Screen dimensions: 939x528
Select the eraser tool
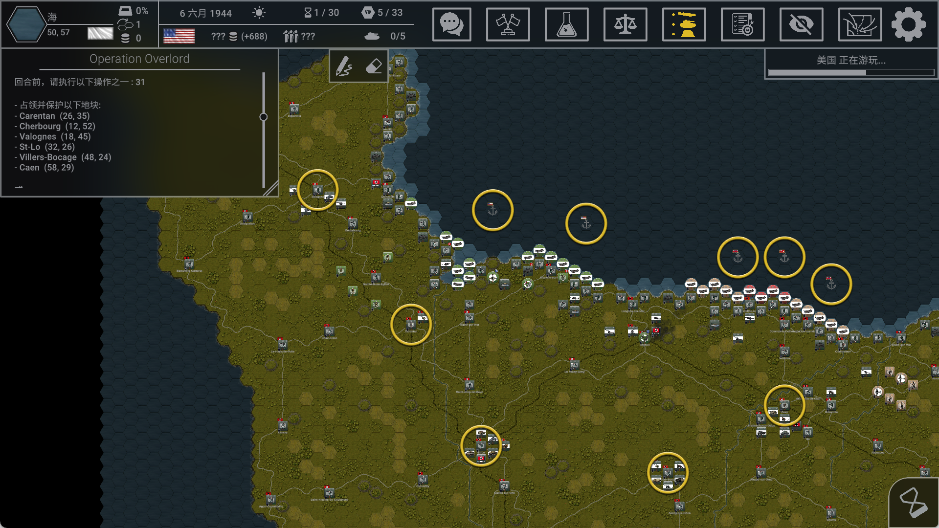pyautogui.click(x=372, y=66)
